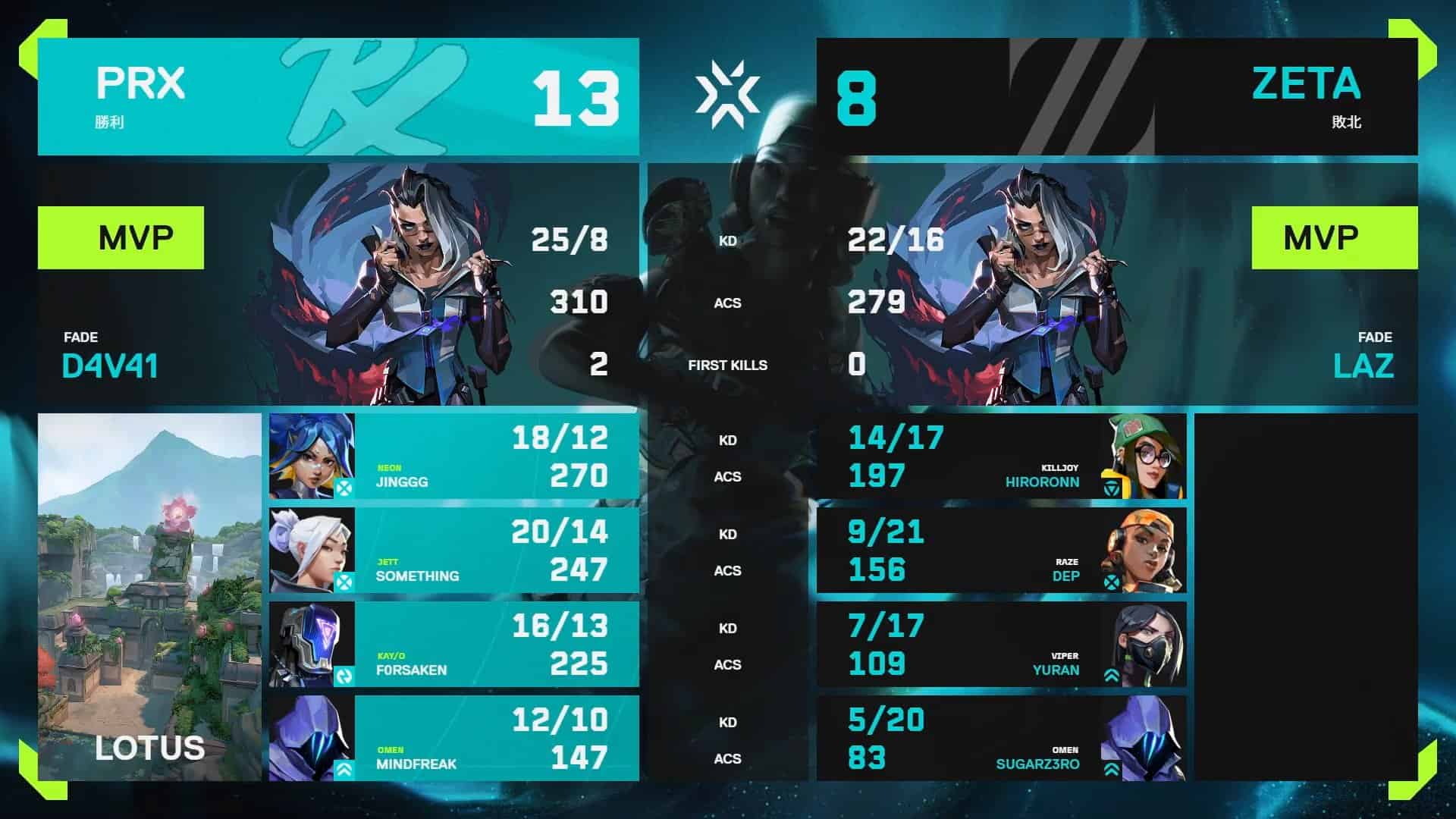Select the Viper portrait next to YURAN
Image resolution: width=1456 pixels, height=819 pixels.
(x=1147, y=642)
